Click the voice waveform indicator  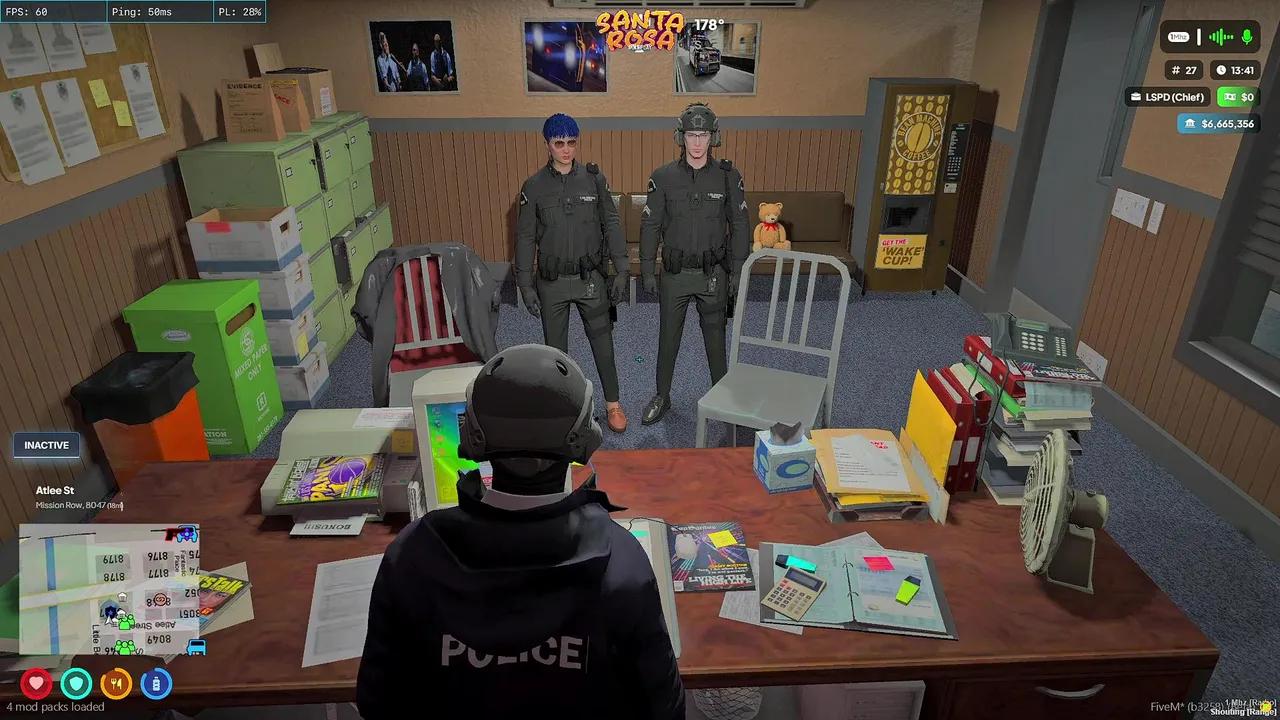pos(1220,37)
